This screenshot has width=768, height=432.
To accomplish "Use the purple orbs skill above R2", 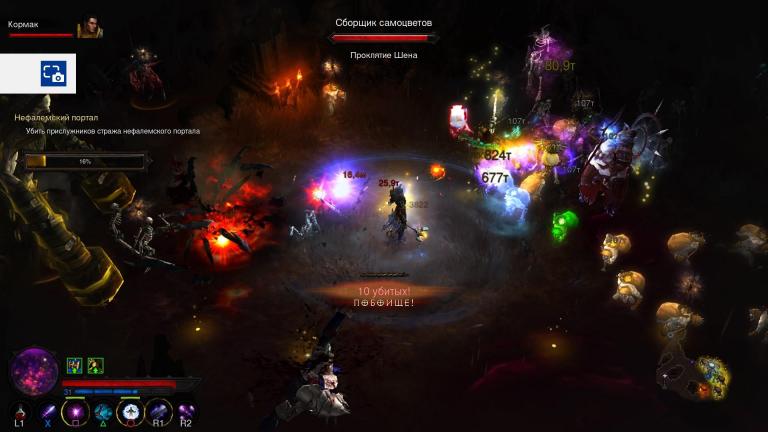I will [x=186, y=410].
